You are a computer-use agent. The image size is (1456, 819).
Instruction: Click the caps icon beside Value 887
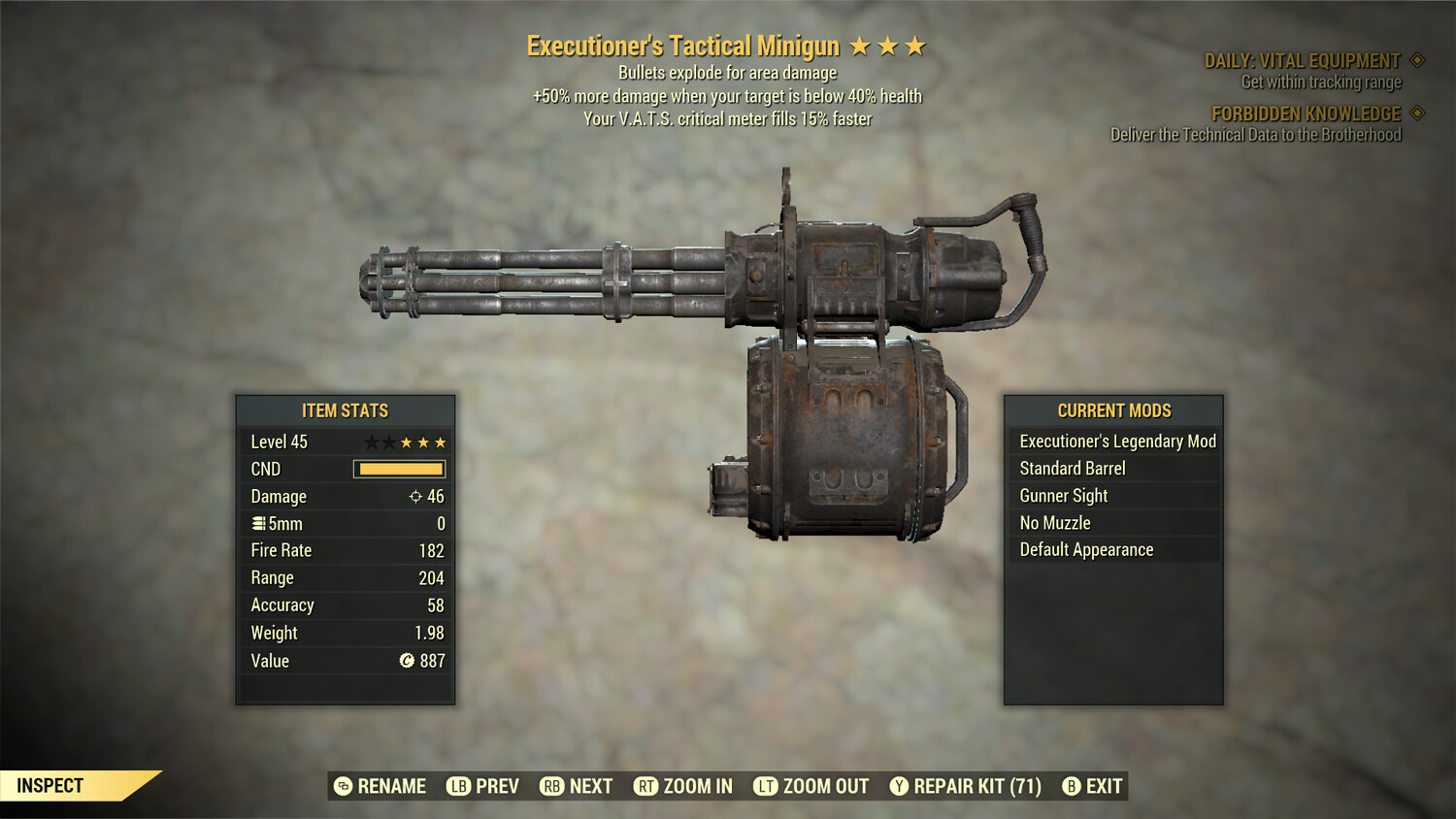click(408, 661)
